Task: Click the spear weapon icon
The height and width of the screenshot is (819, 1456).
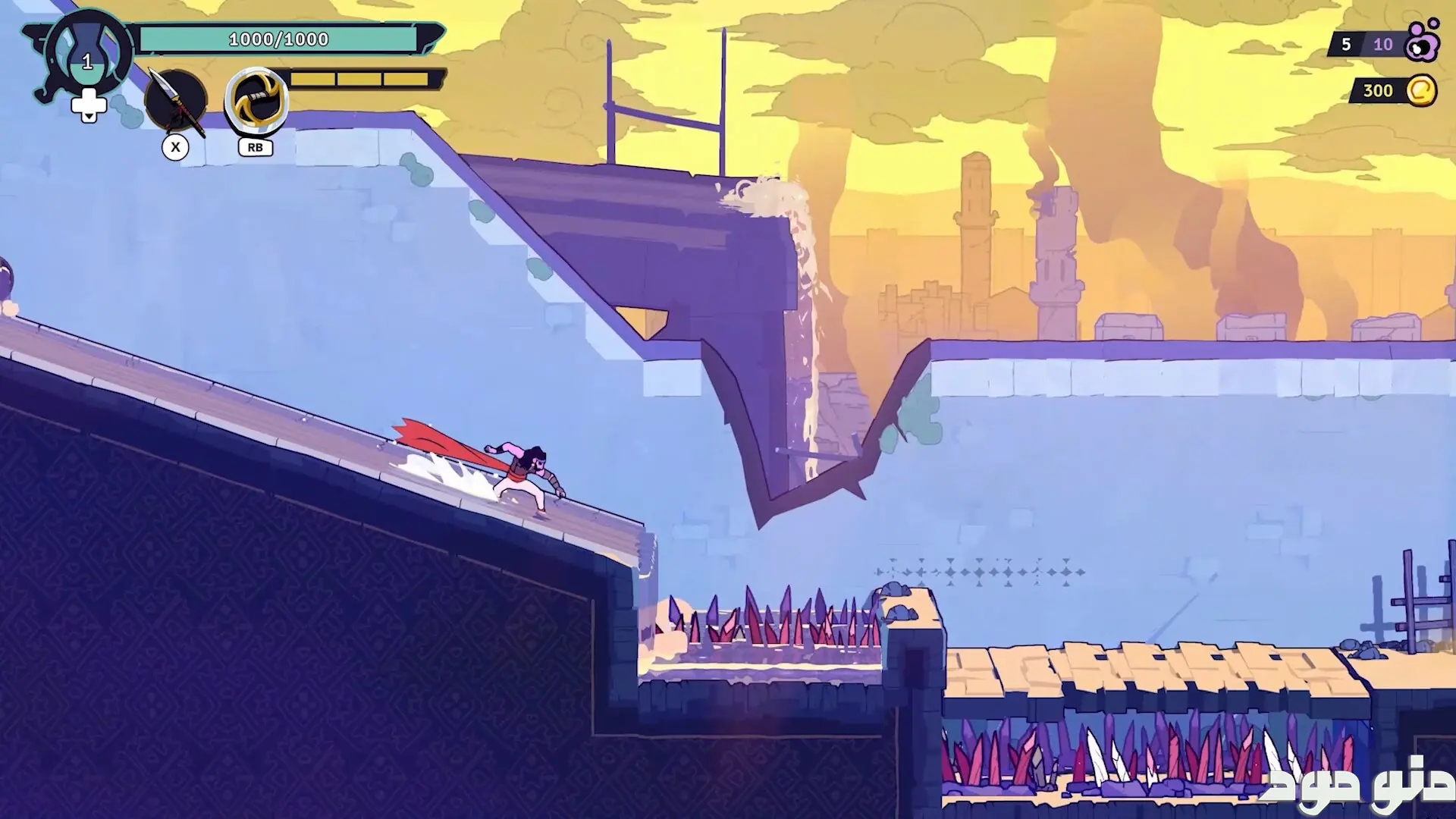Action: [176, 101]
